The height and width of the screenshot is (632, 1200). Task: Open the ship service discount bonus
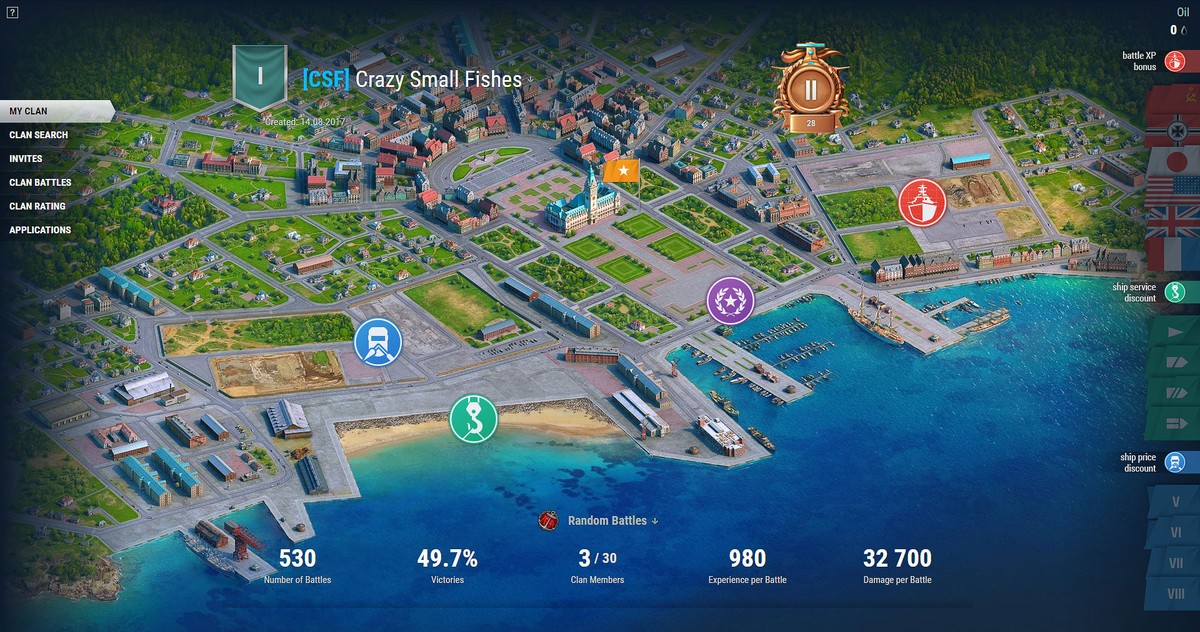point(1175,292)
